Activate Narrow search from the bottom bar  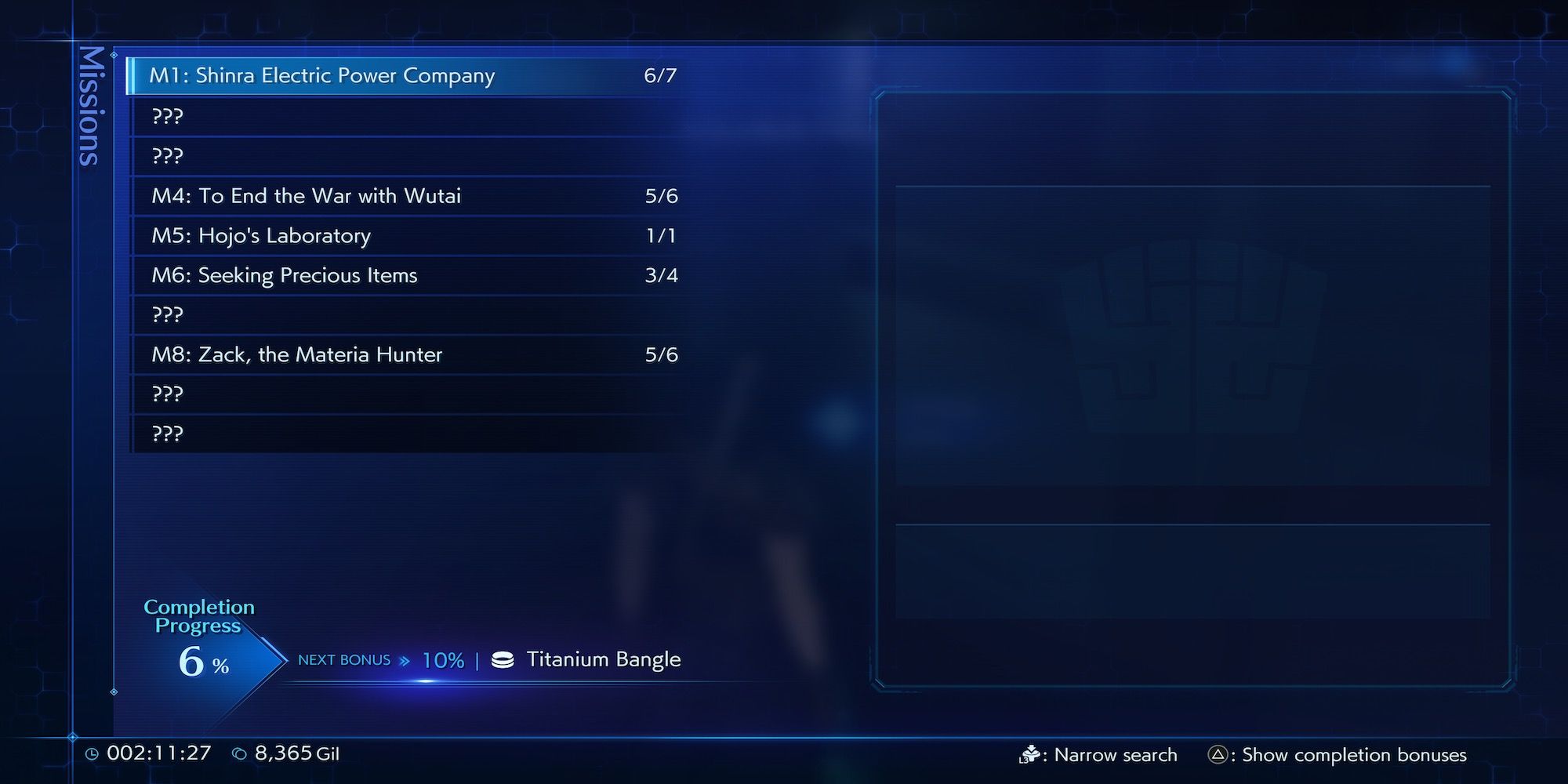(x=1115, y=755)
